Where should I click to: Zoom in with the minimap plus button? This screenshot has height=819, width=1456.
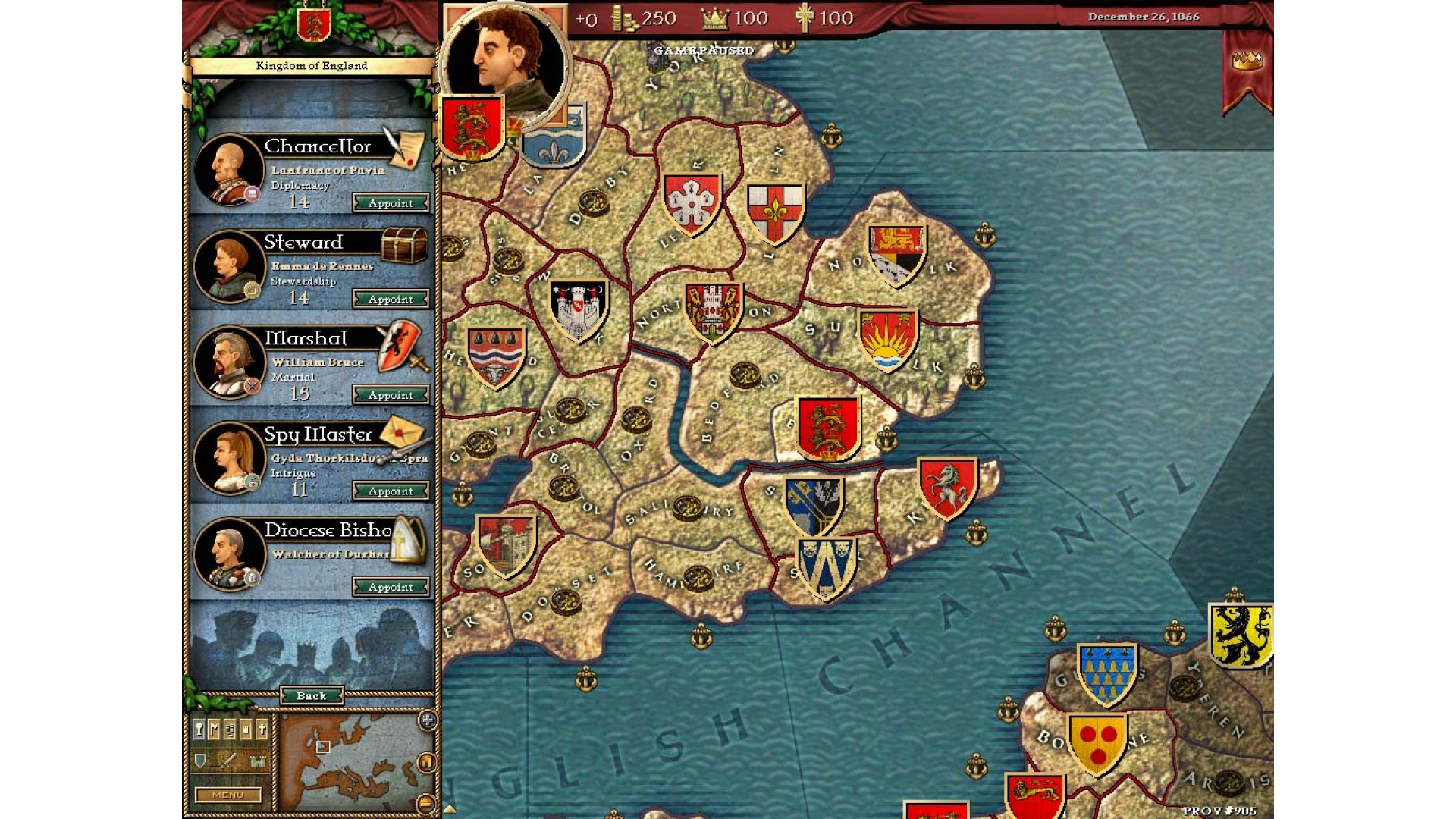point(427,720)
